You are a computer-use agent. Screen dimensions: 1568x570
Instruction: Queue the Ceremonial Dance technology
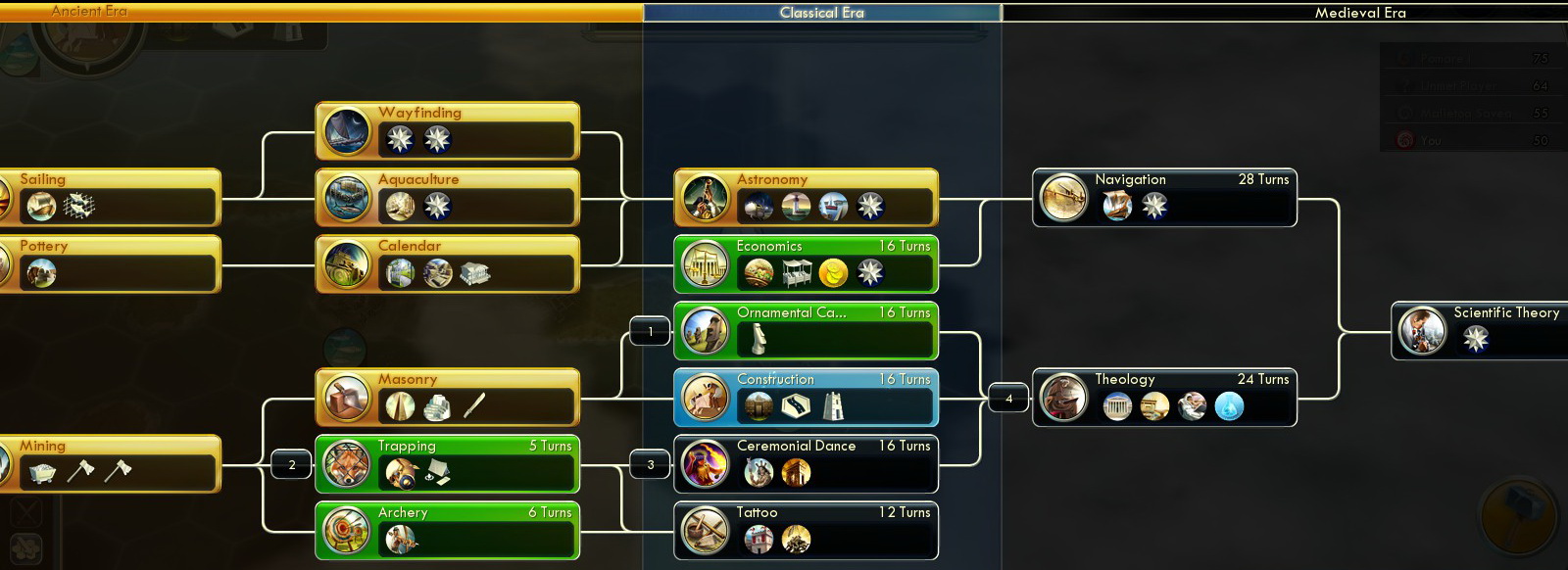click(x=806, y=463)
